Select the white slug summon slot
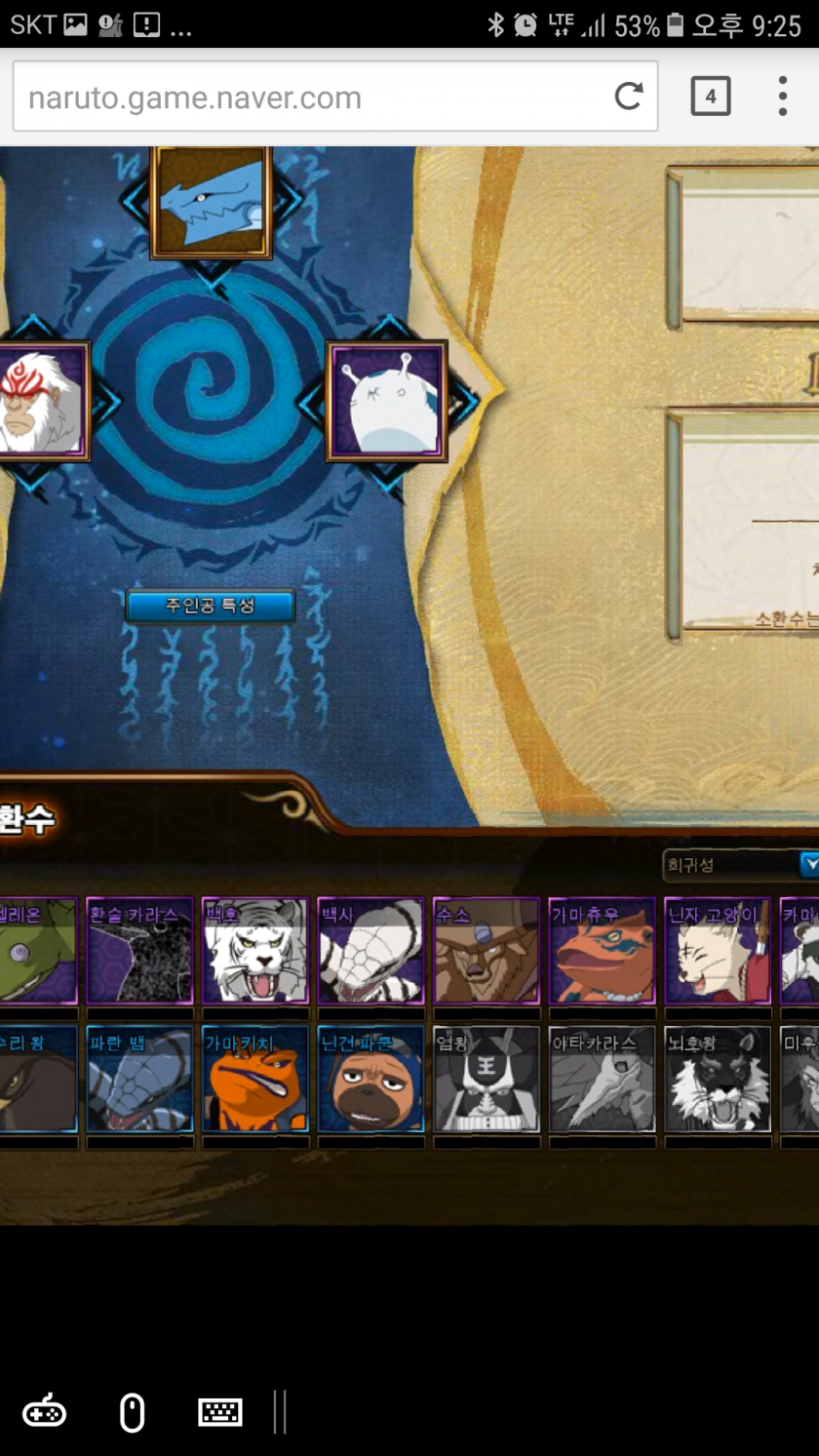 tap(387, 401)
